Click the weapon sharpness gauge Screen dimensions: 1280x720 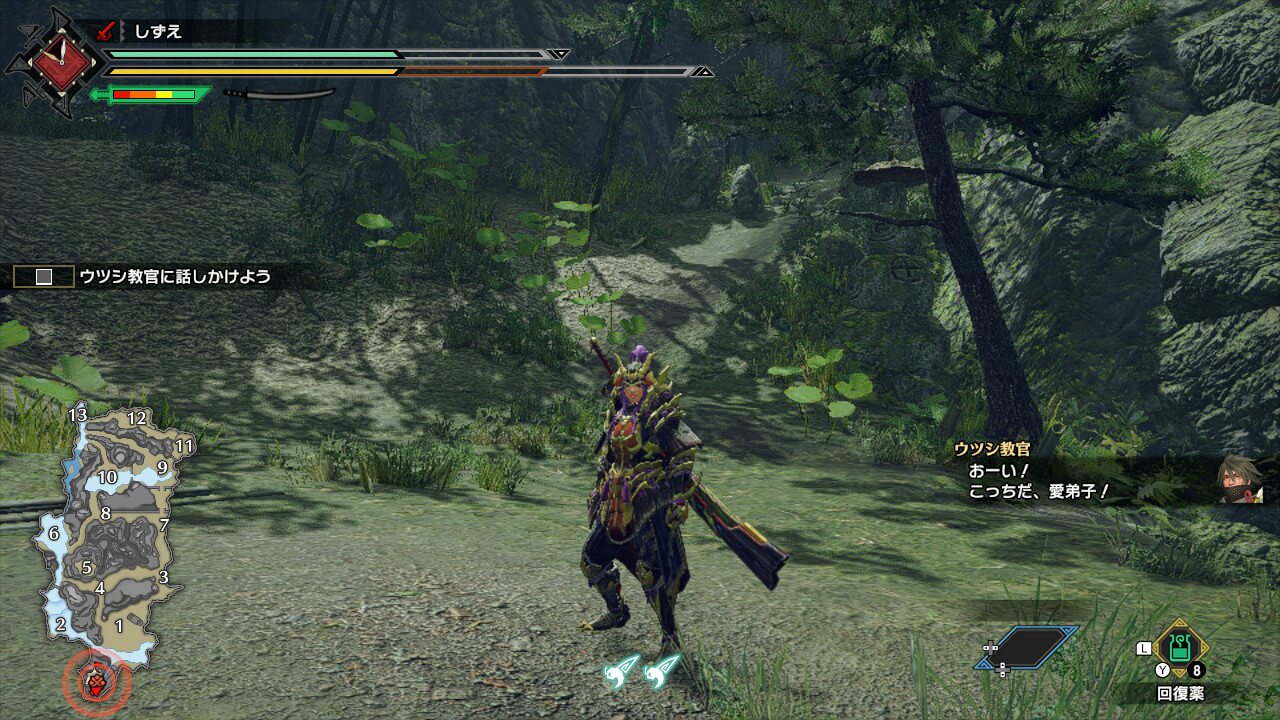(x=151, y=95)
